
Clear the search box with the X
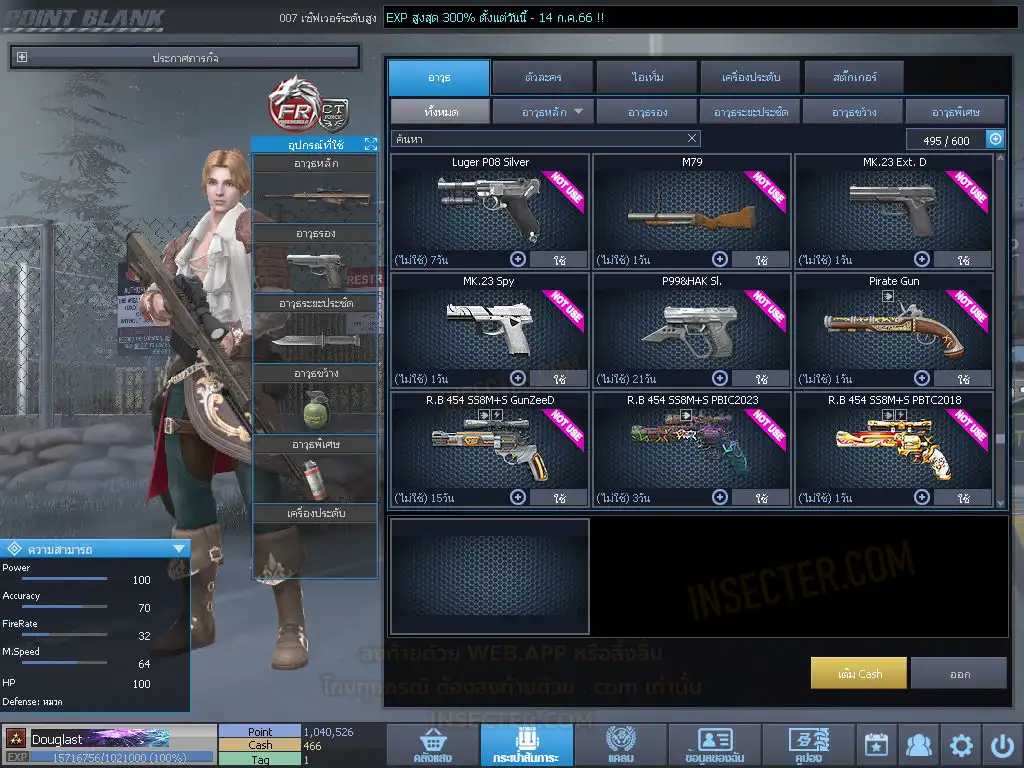click(692, 139)
